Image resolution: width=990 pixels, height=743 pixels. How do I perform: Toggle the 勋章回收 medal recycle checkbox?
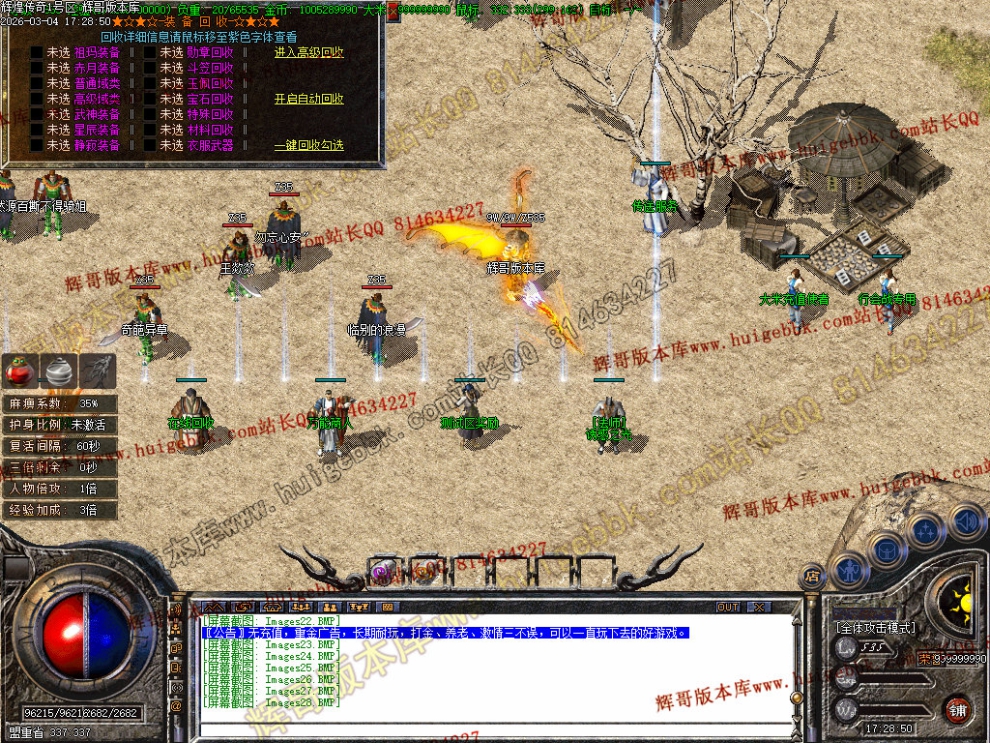pyautogui.click(x=150, y=53)
